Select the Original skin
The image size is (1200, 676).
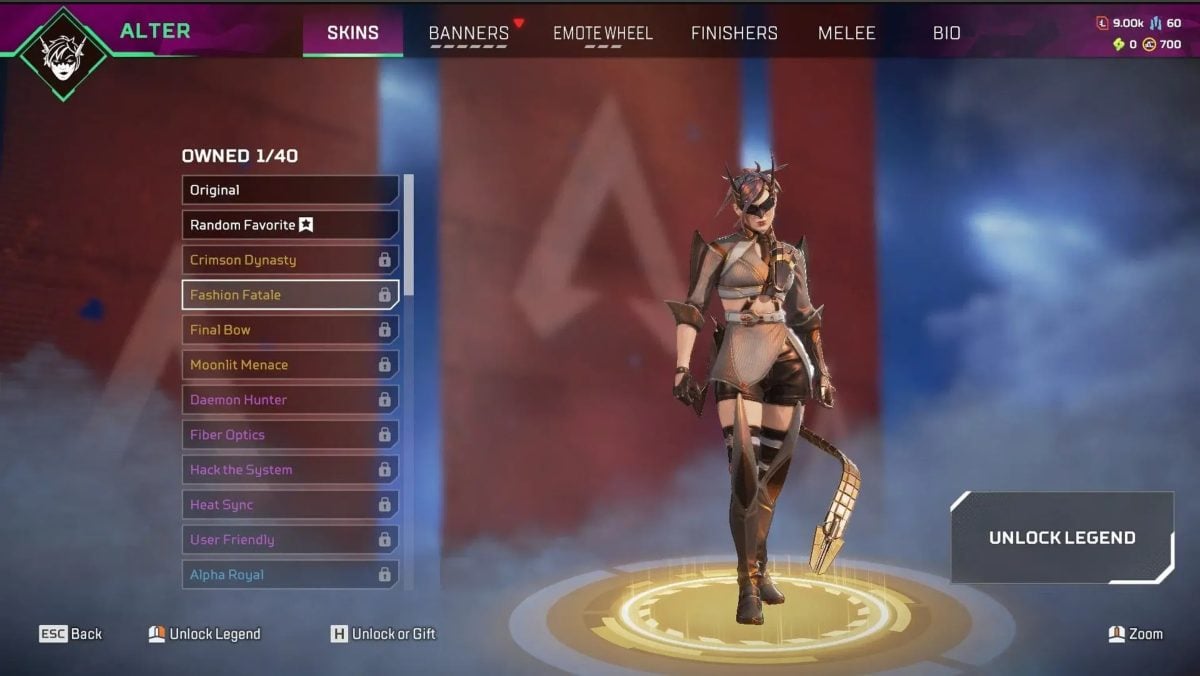[x=290, y=190]
